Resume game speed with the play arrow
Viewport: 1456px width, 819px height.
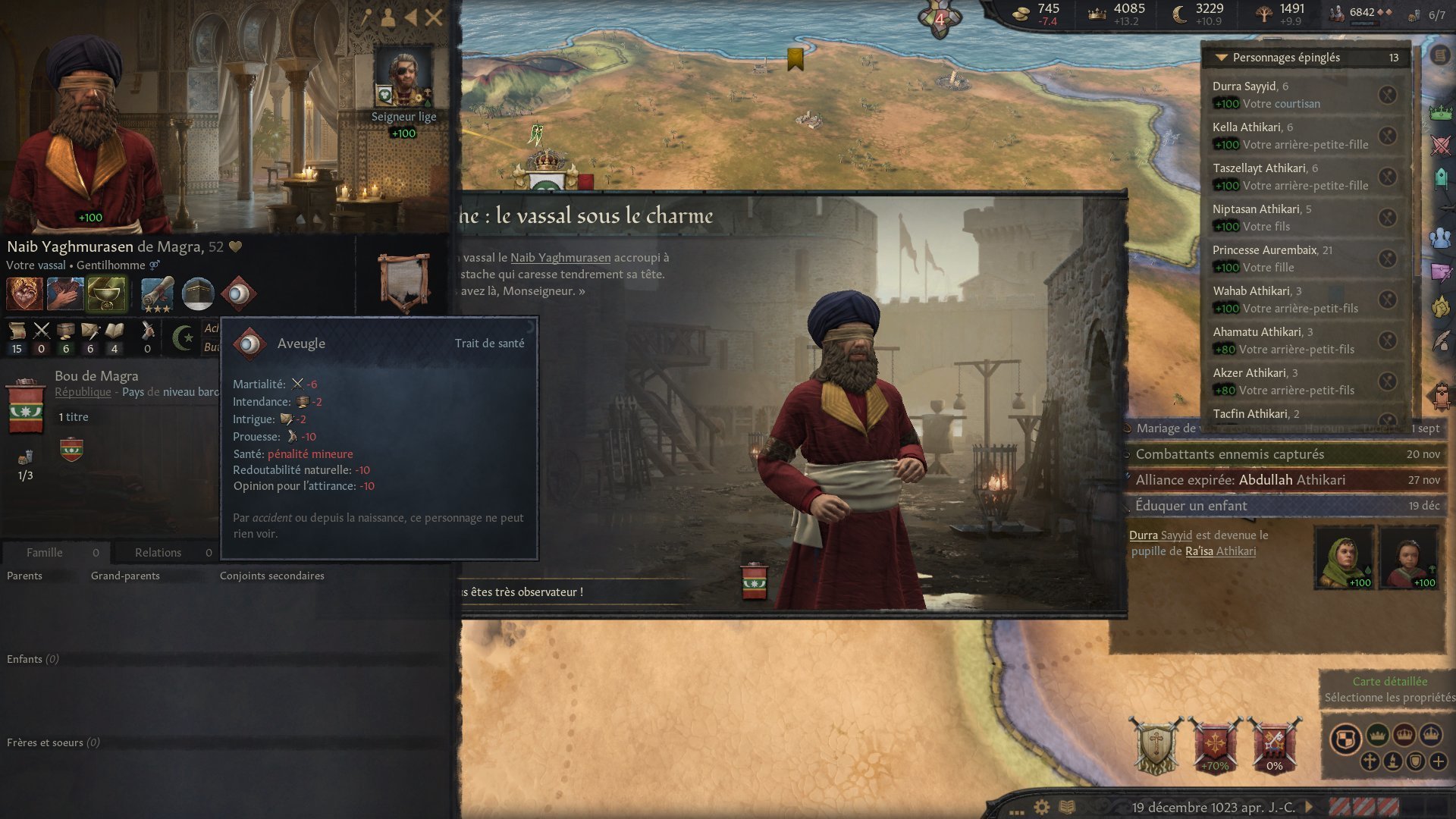click(1309, 807)
